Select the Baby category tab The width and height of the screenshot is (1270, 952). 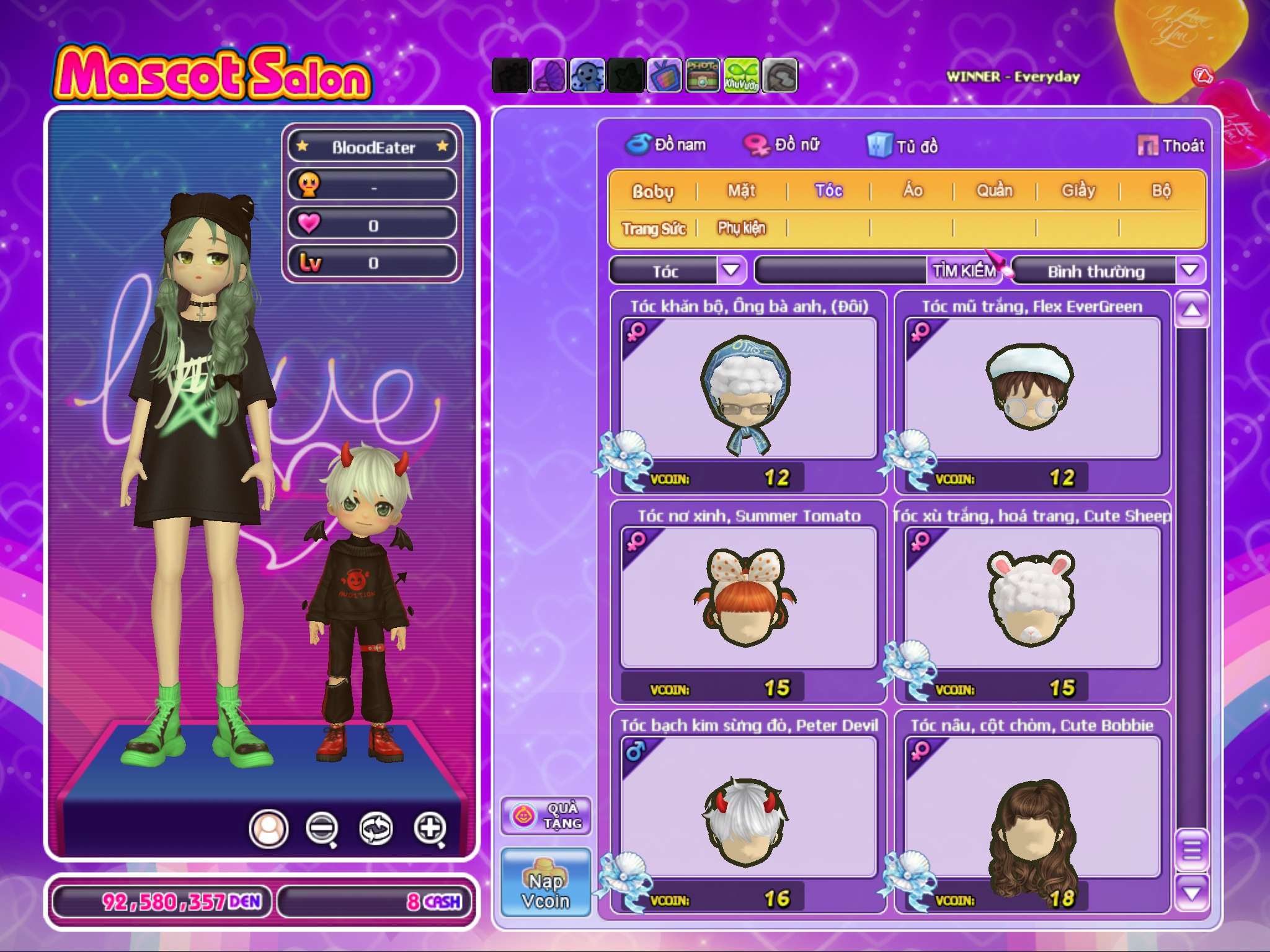point(652,192)
